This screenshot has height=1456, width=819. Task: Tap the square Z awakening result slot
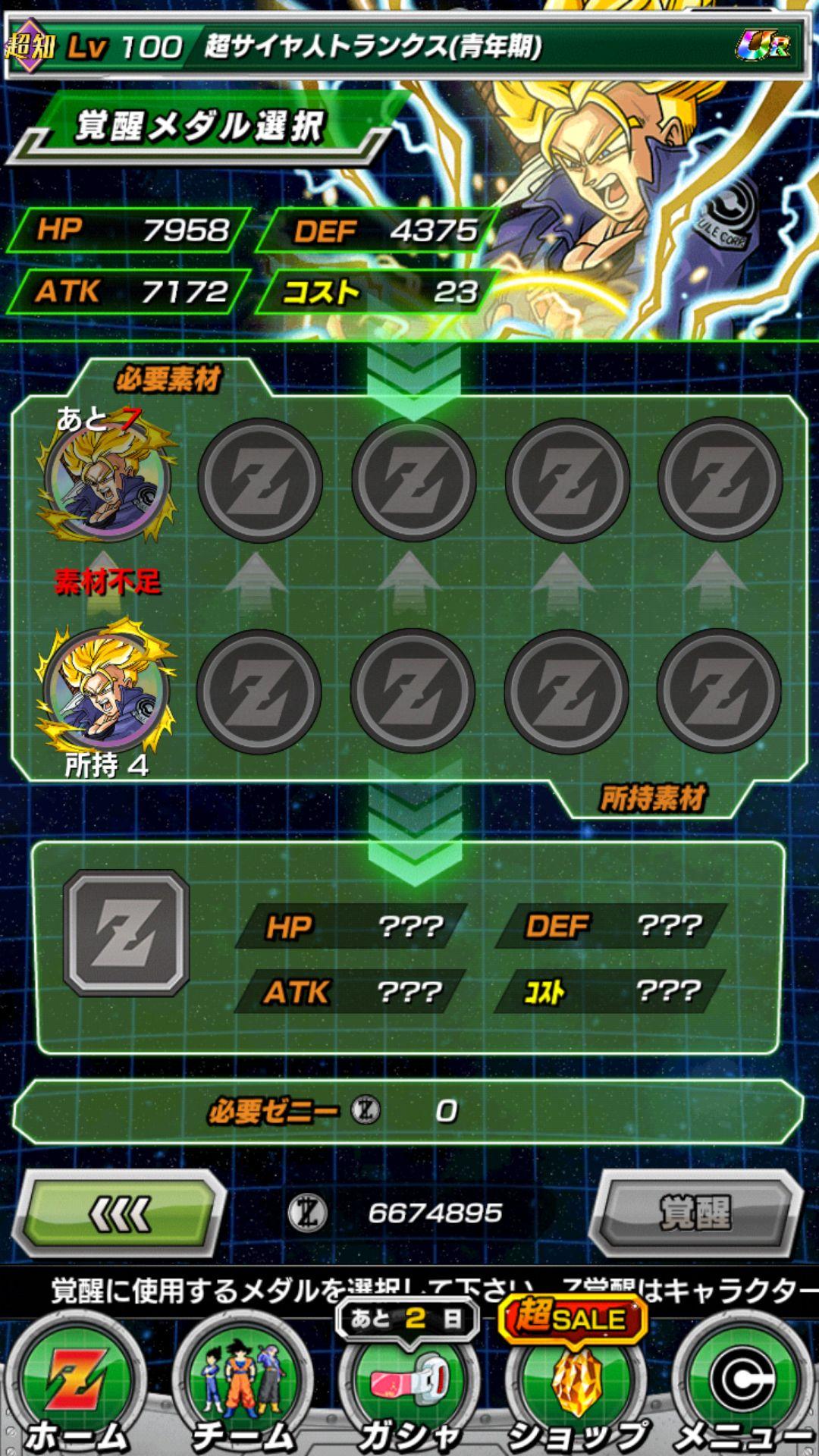[127, 932]
